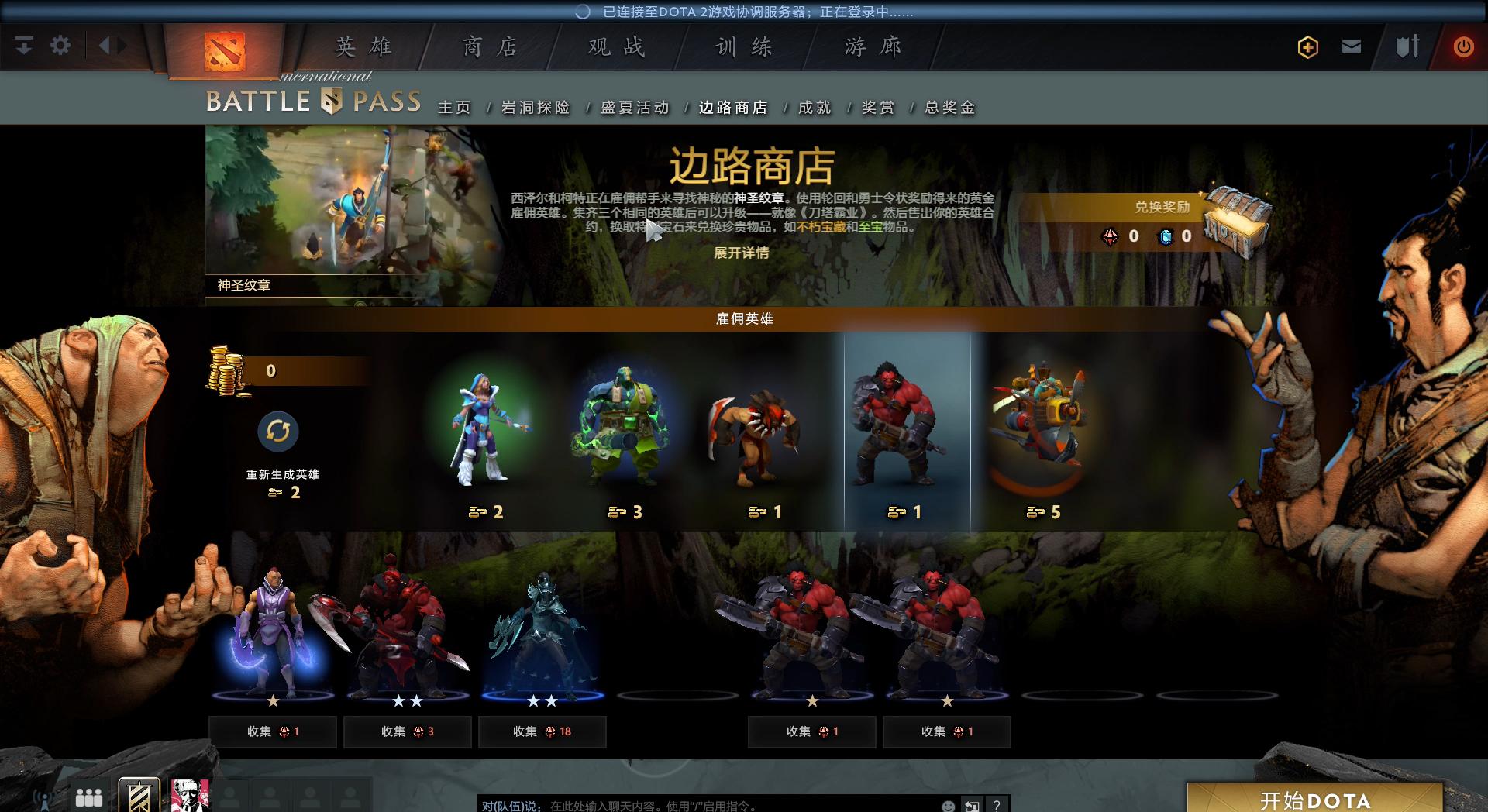
Task: Open the downloads/updates icon top-left toolbar
Action: [x=24, y=45]
